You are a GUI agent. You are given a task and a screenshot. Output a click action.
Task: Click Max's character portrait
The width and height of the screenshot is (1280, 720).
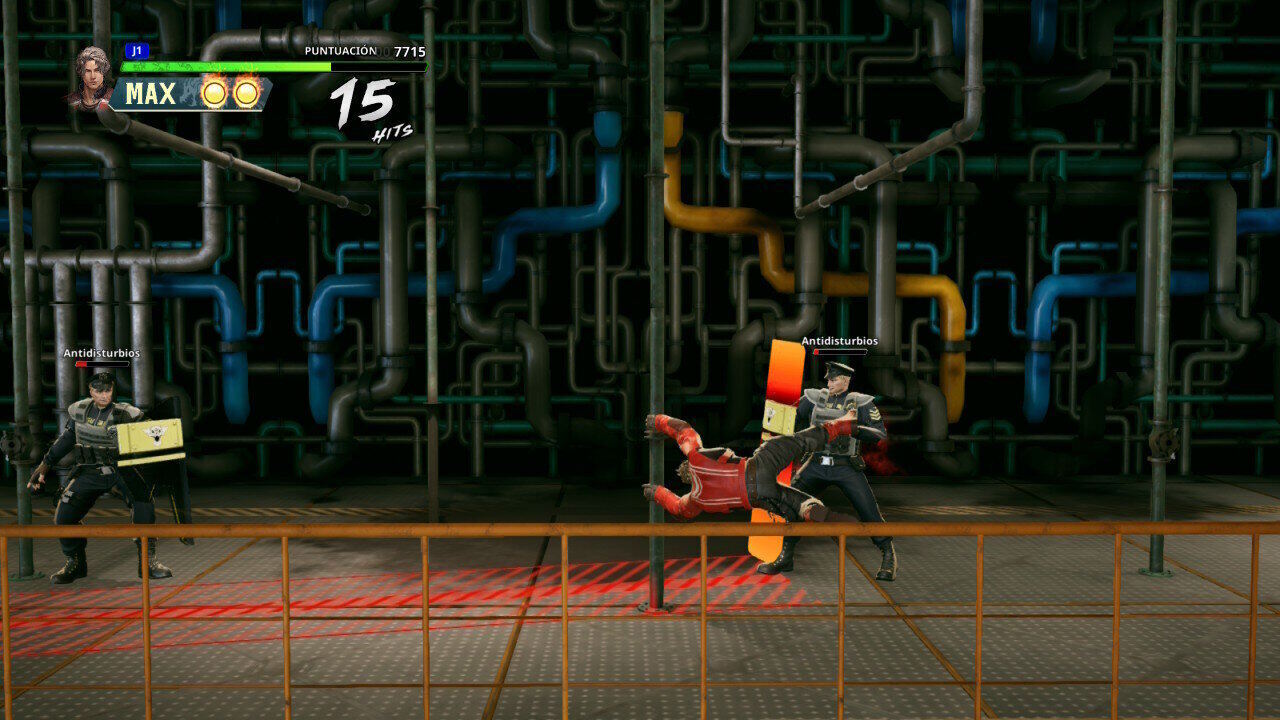click(x=91, y=75)
